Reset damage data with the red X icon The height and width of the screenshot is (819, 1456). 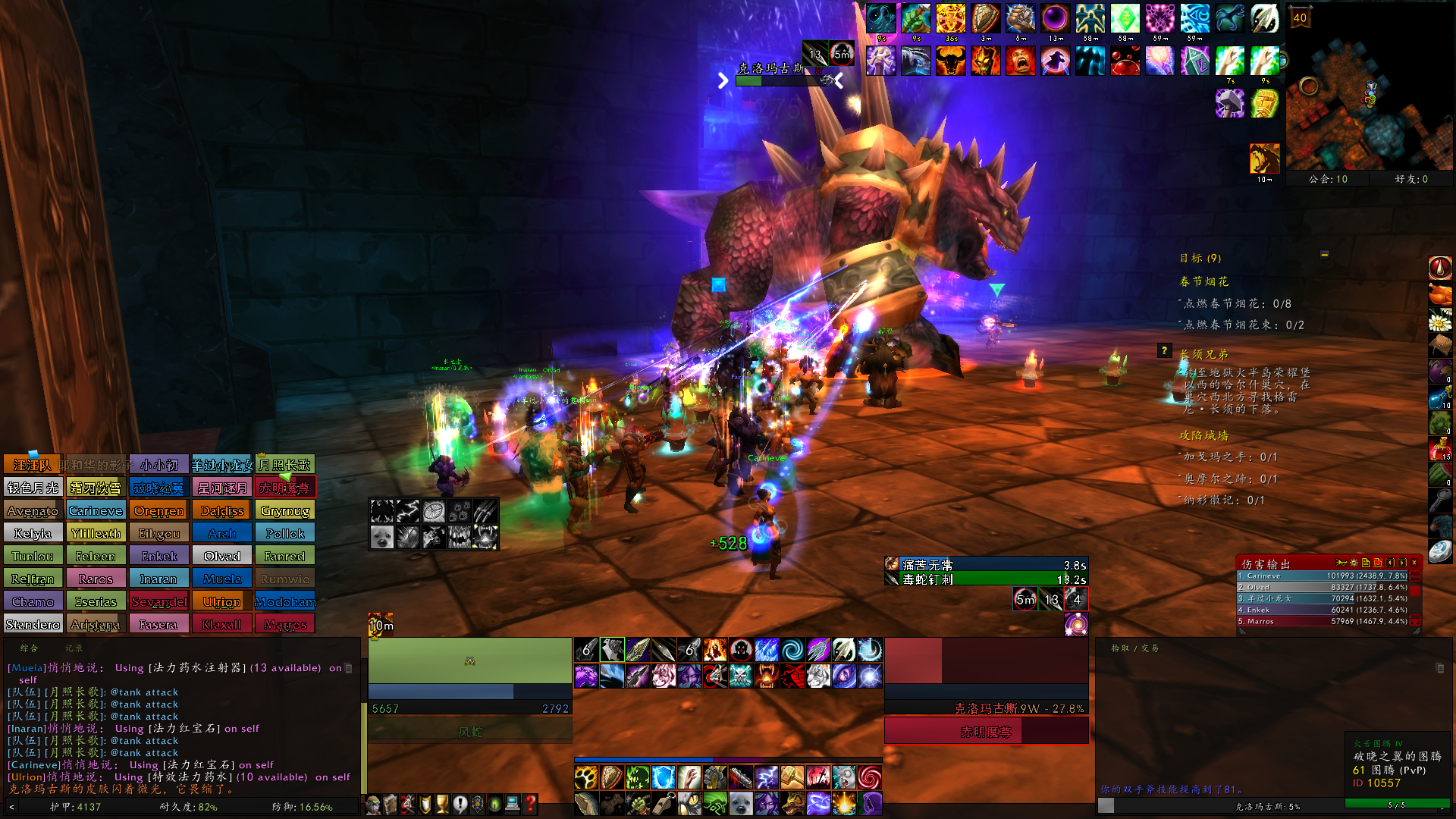pos(1377,563)
